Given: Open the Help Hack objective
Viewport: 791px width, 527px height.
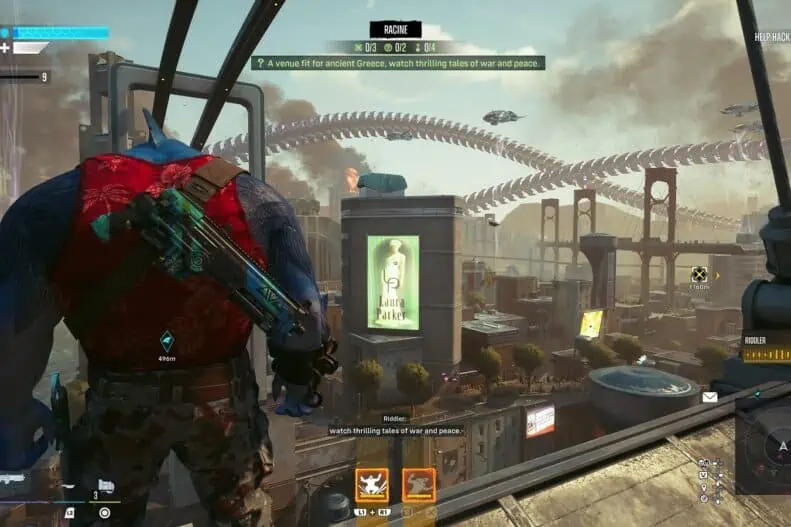Looking at the screenshot, I should 772,38.
